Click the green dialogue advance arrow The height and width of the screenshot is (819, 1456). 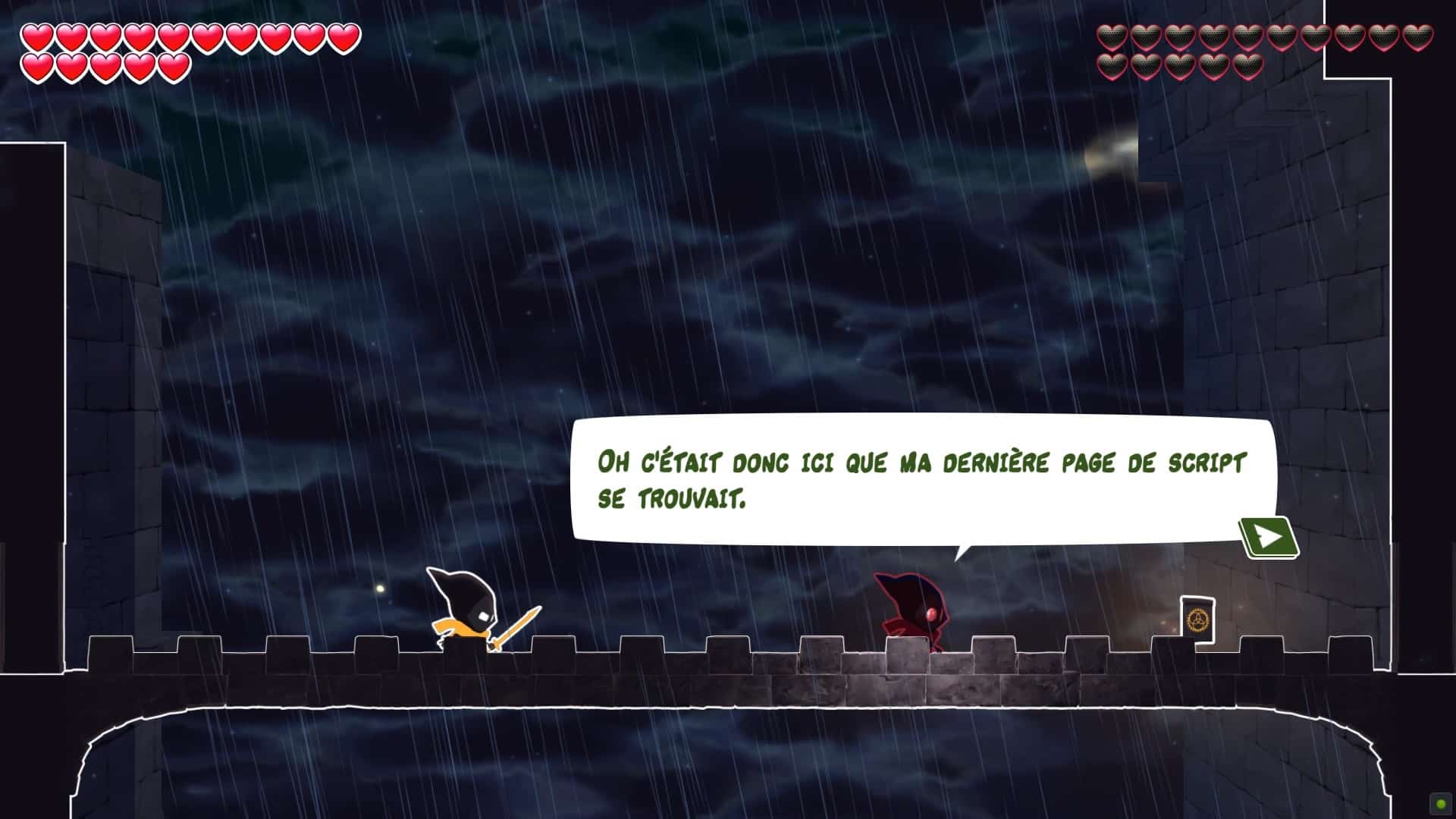[x=1269, y=535]
